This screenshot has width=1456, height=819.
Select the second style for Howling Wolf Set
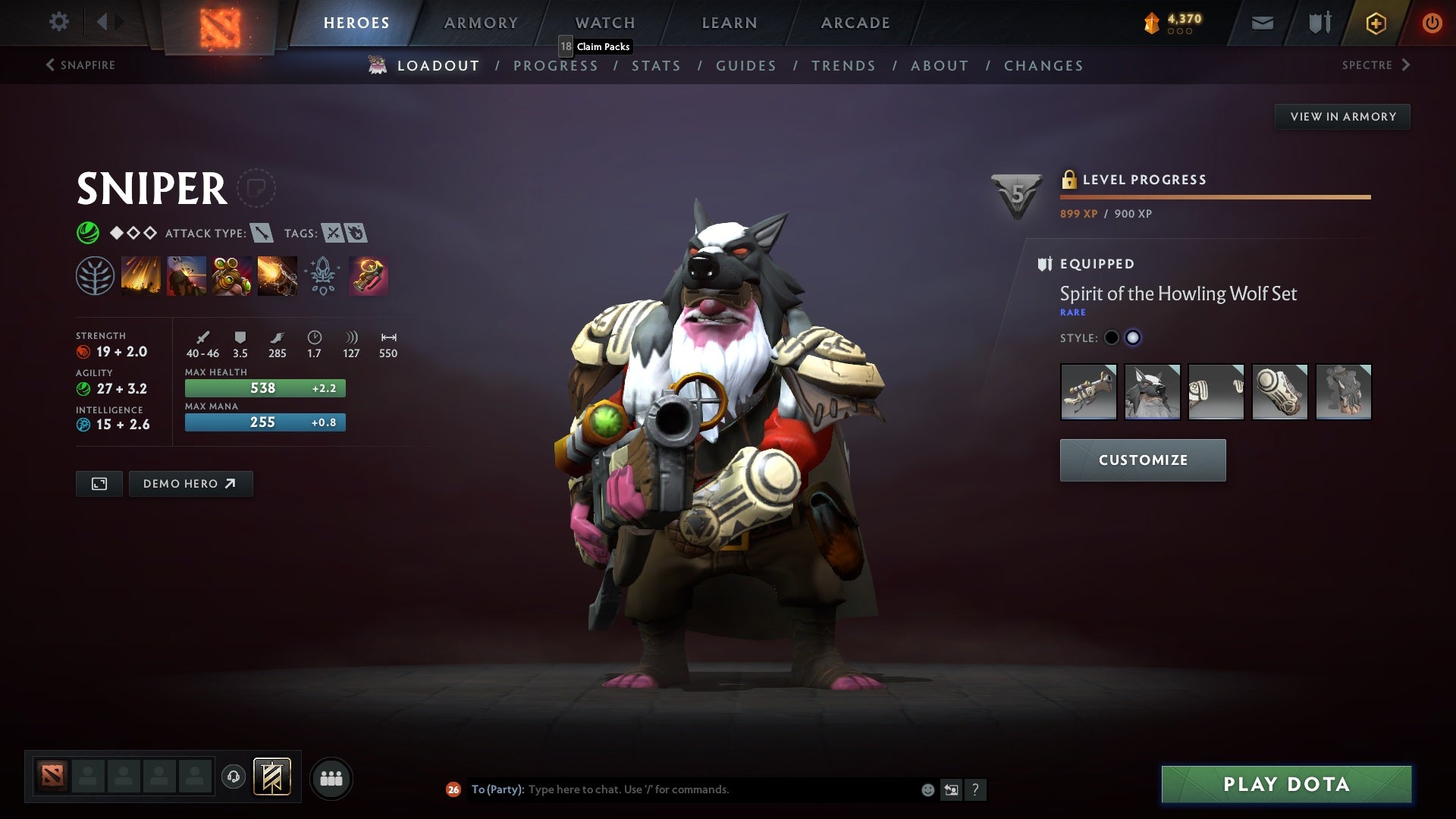[1133, 338]
